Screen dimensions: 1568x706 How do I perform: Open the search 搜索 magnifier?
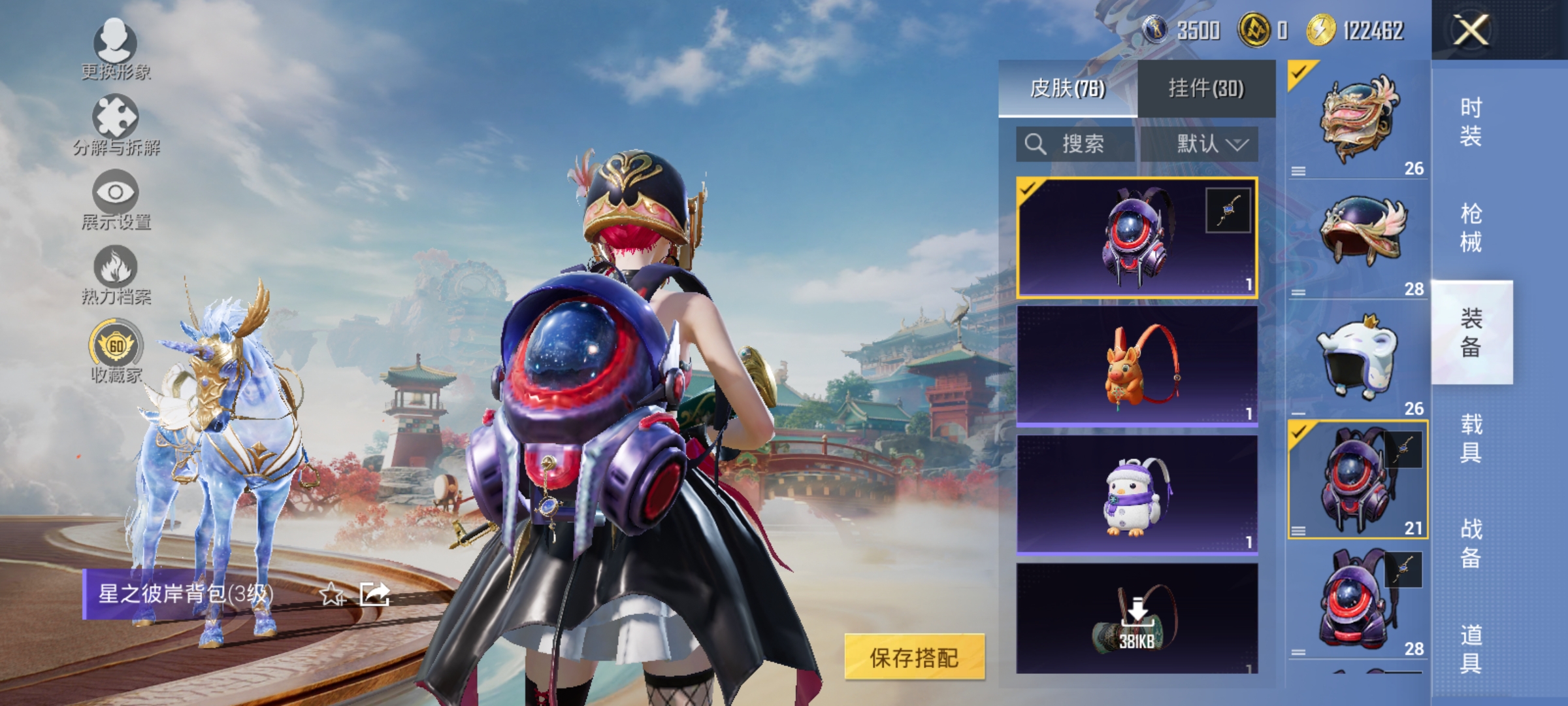[x=1036, y=144]
